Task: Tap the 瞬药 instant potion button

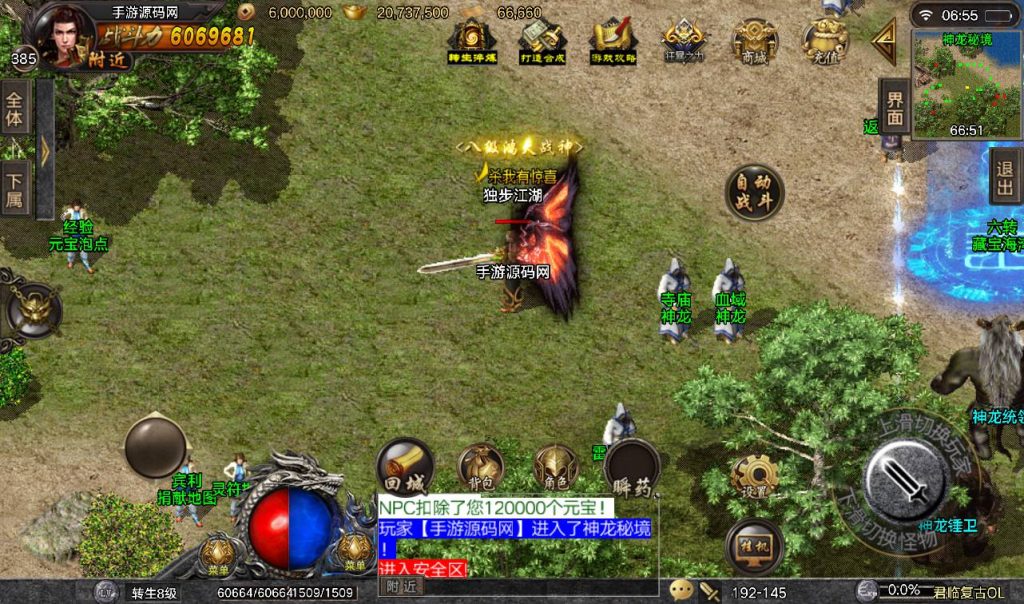Action: (x=632, y=467)
